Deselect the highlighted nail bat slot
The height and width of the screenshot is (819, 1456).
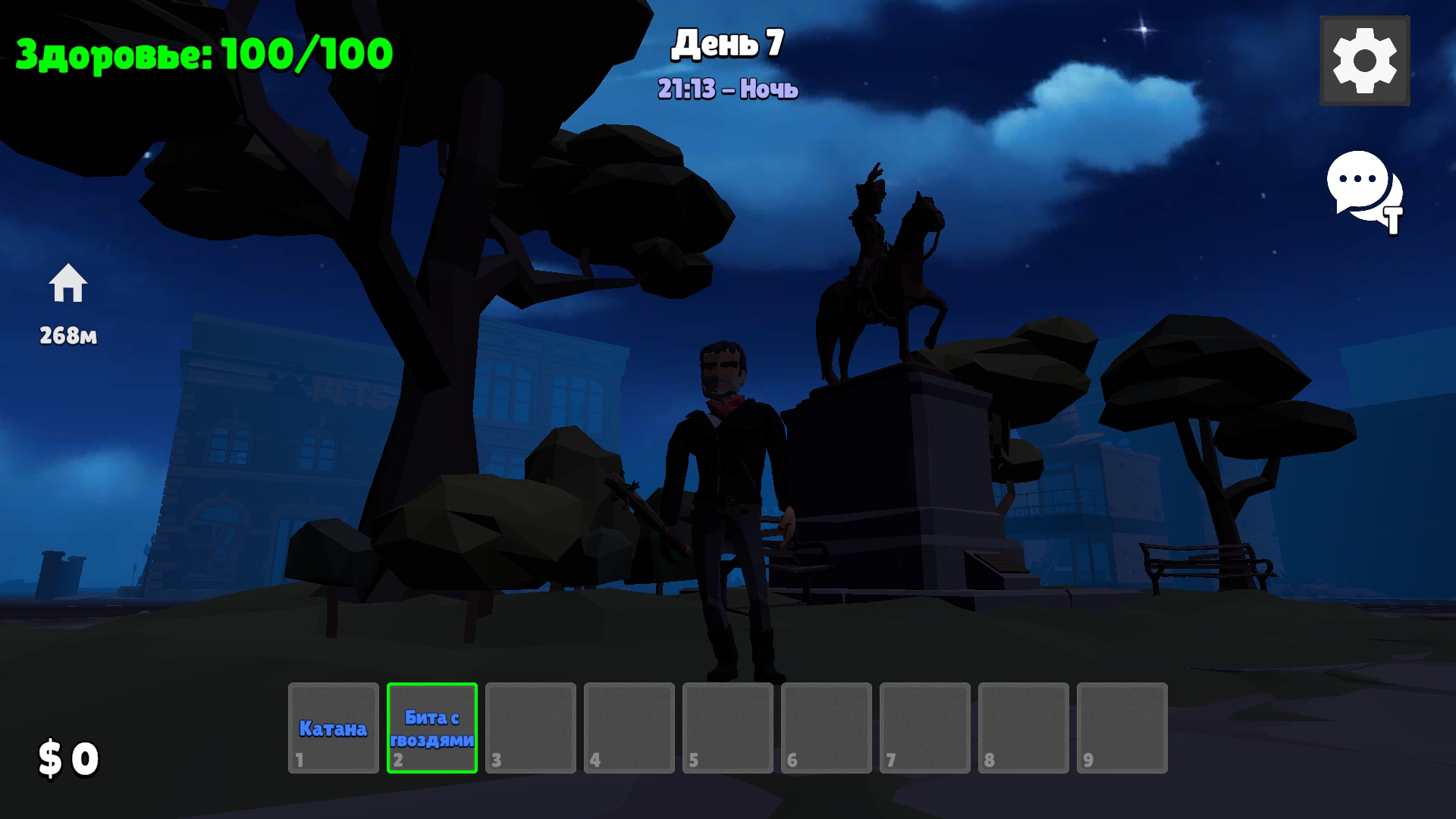431,728
